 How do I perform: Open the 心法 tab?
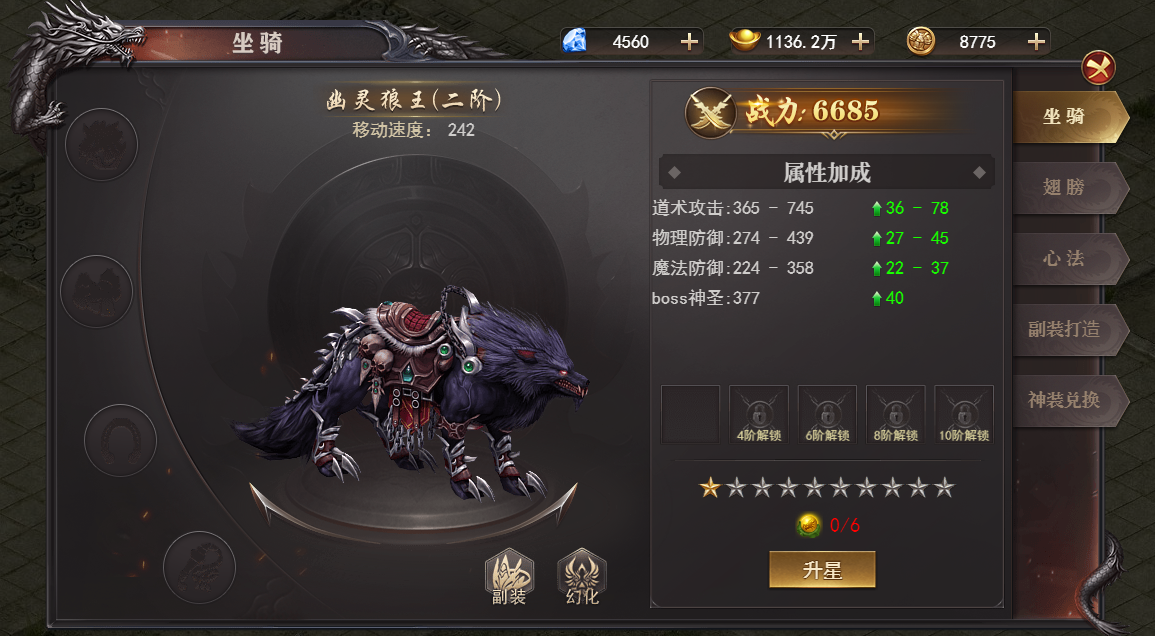pos(1064,258)
